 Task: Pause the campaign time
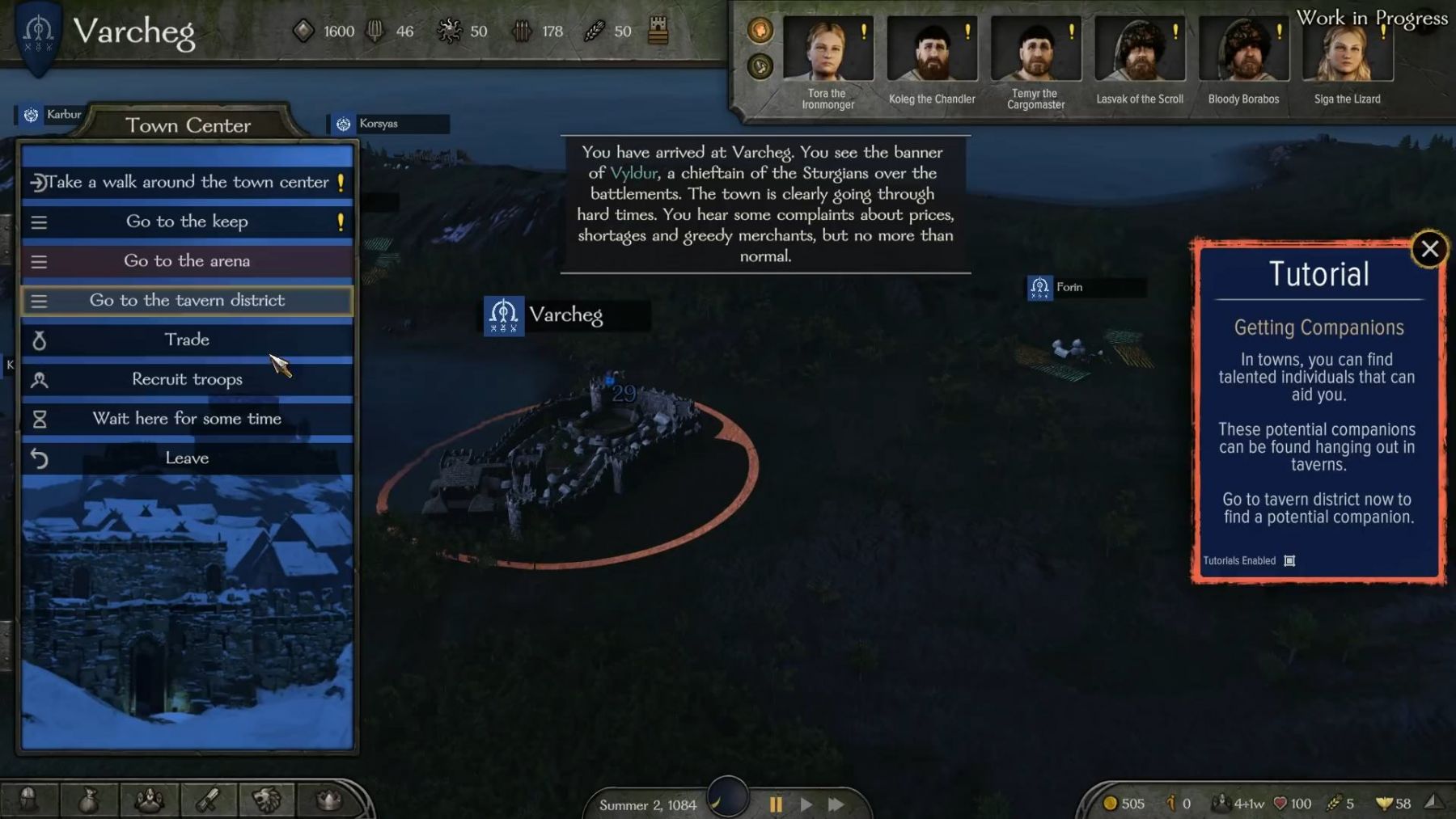pyautogui.click(x=776, y=804)
